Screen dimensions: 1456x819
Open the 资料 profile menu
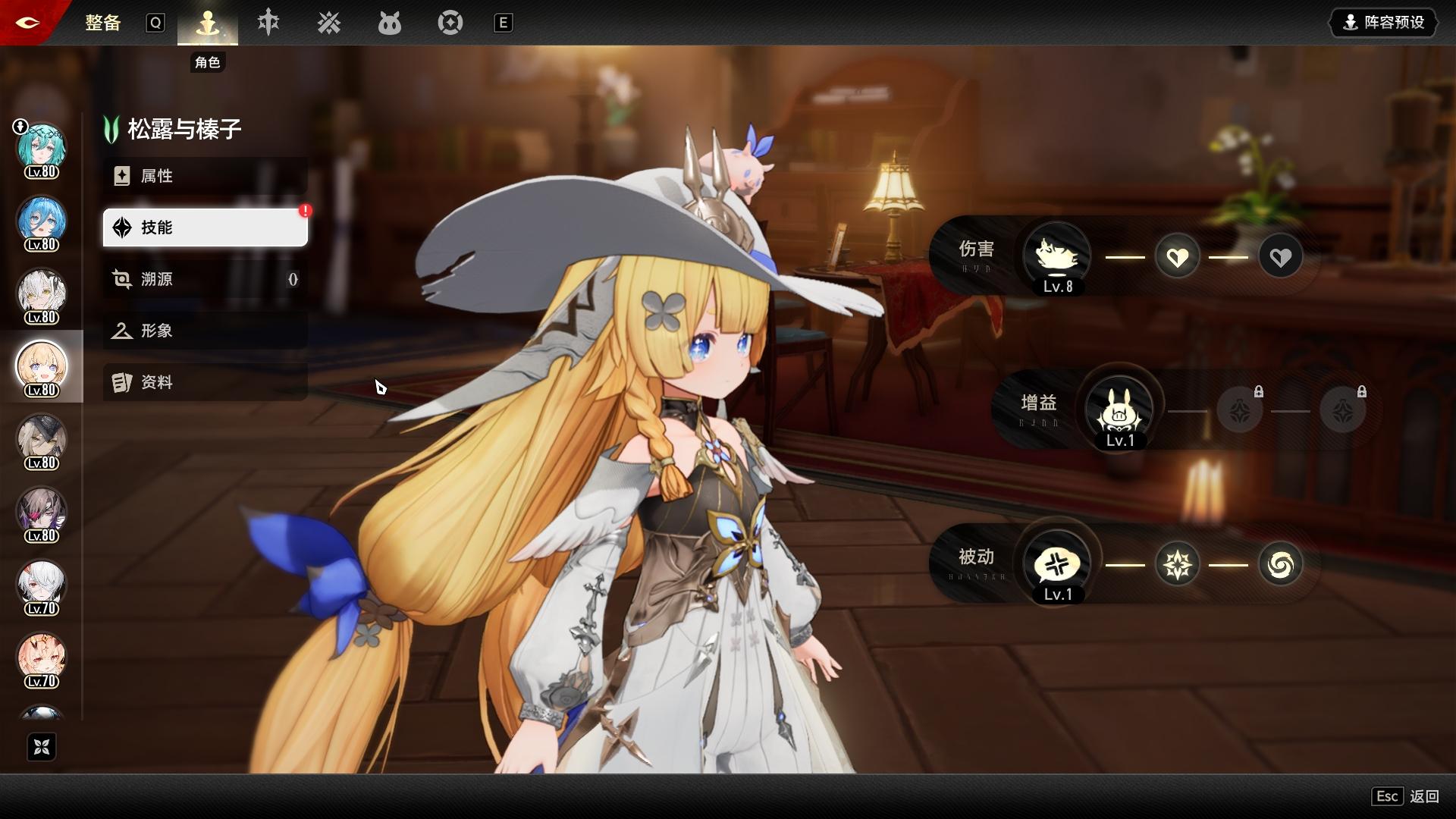[205, 382]
